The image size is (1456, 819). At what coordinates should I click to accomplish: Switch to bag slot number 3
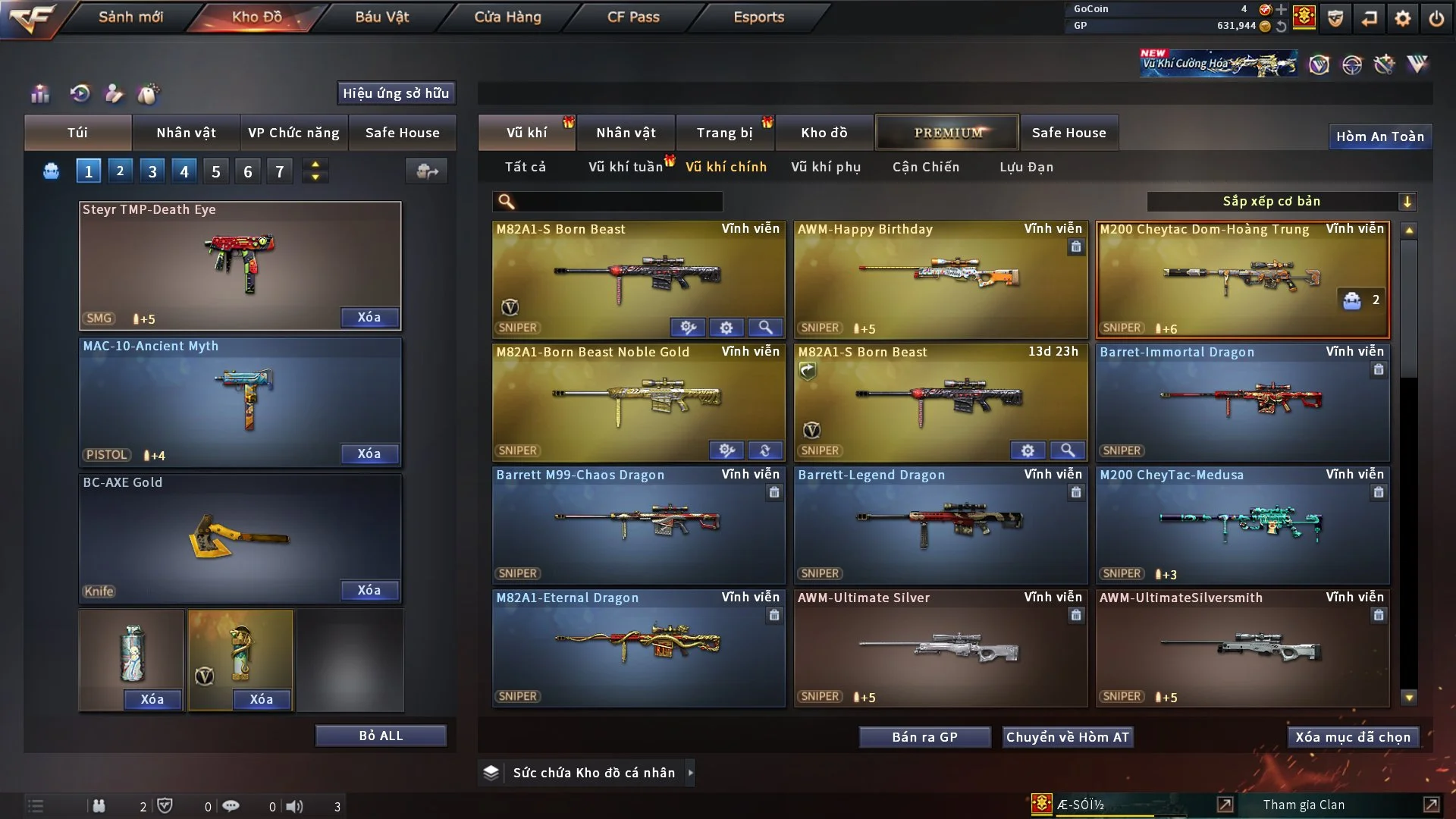point(152,171)
